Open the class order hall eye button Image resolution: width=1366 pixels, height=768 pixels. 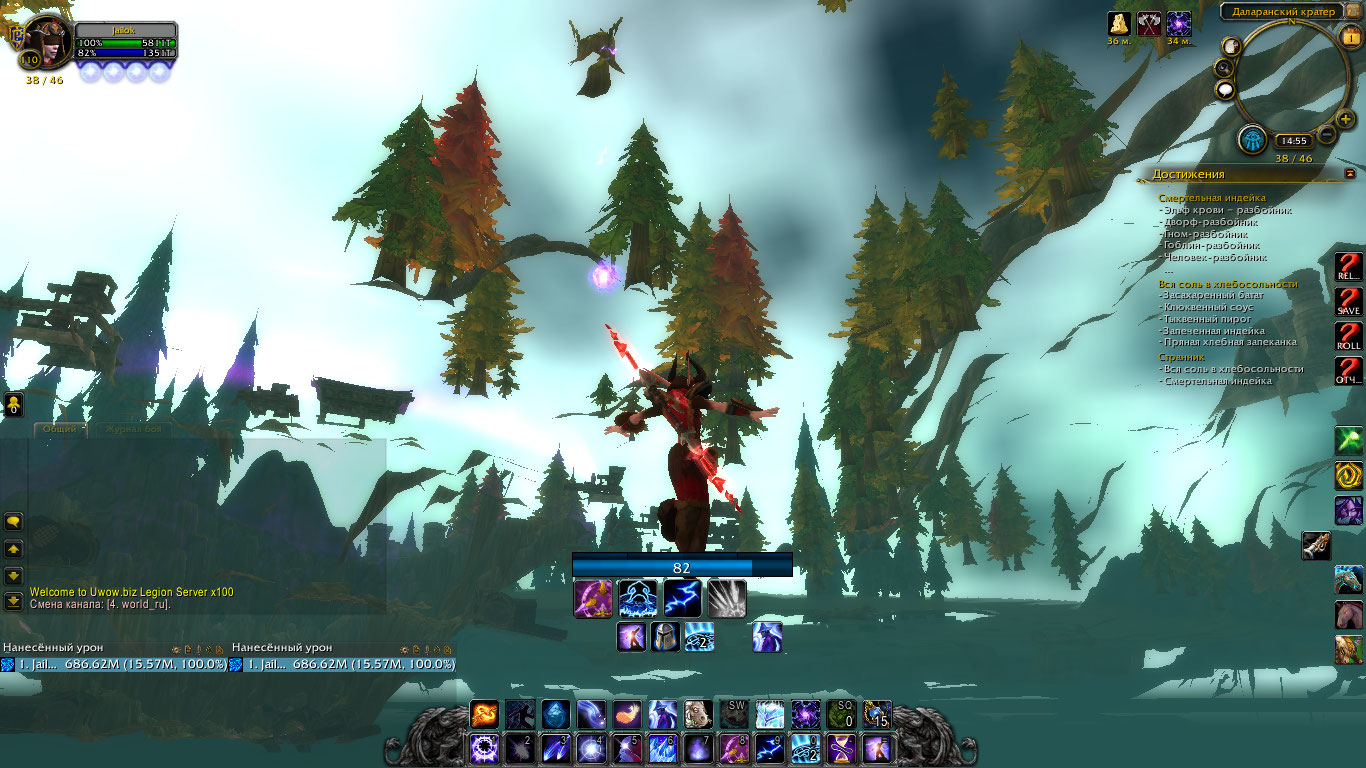click(x=1252, y=140)
